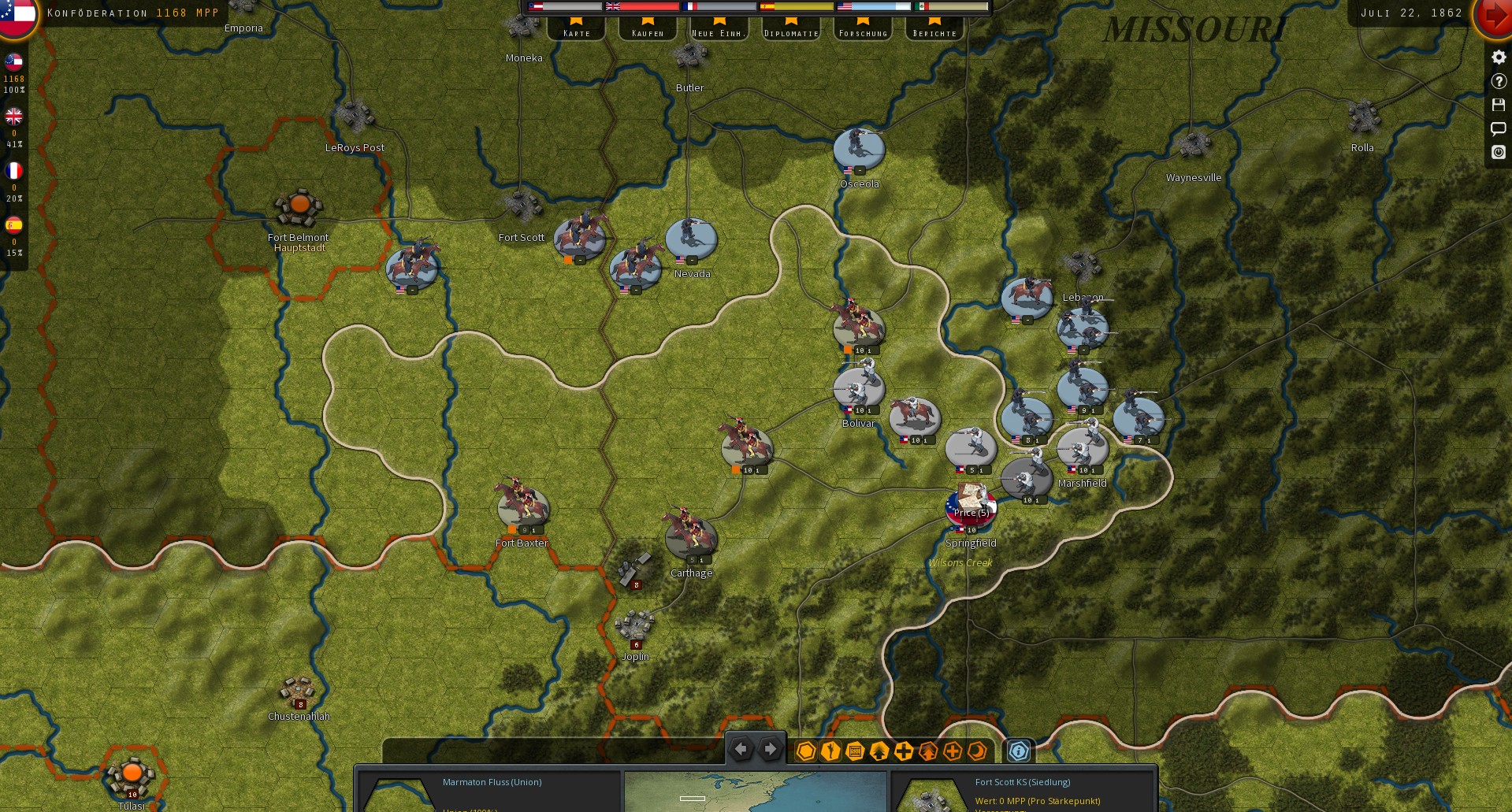The width and height of the screenshot is (1512, 812).
Task: Open the settings gear icon
Action: [x=1498, y=56]
